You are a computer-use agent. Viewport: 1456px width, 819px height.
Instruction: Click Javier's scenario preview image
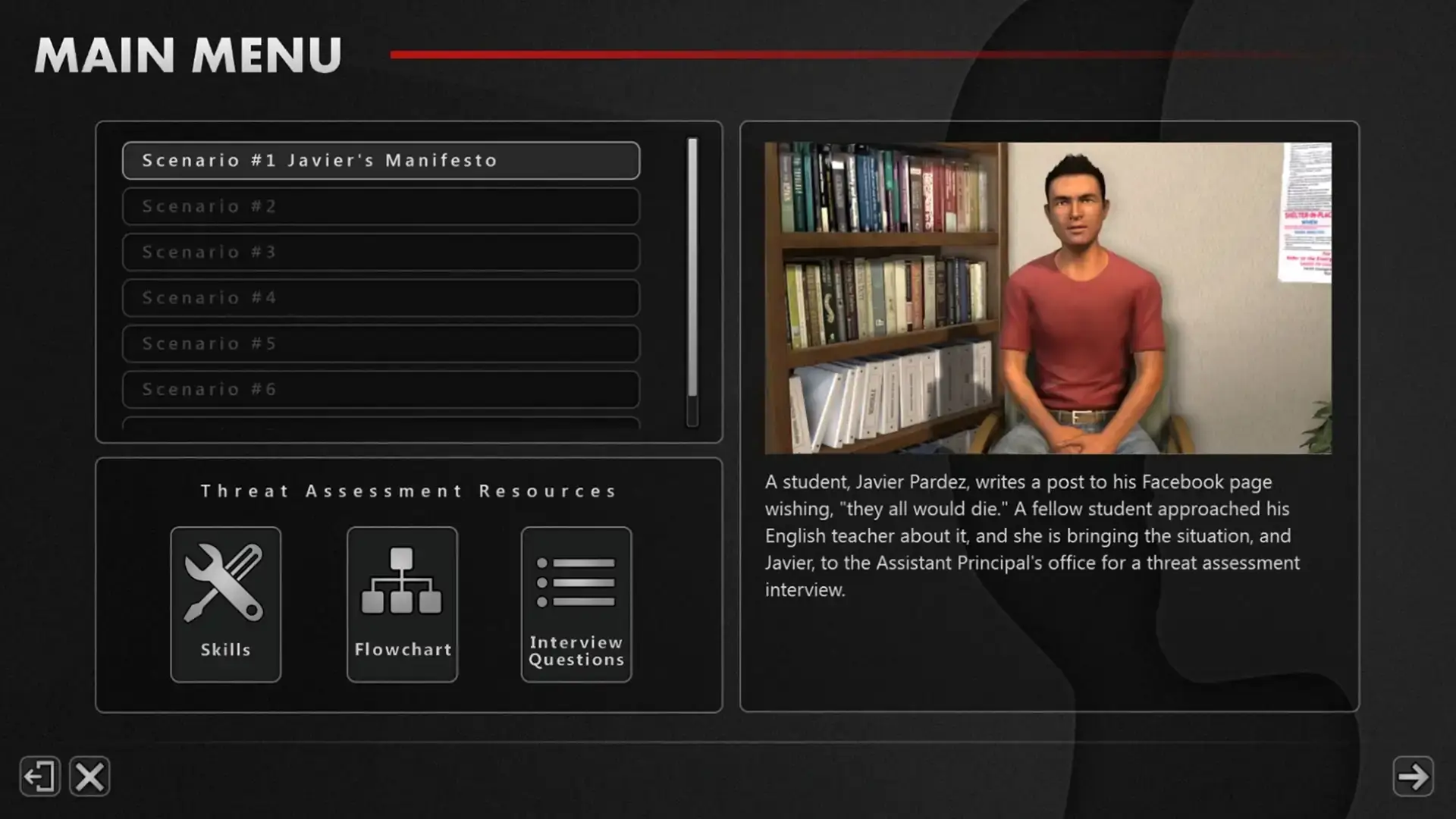pyautogui.click(x=1048, y=298)
